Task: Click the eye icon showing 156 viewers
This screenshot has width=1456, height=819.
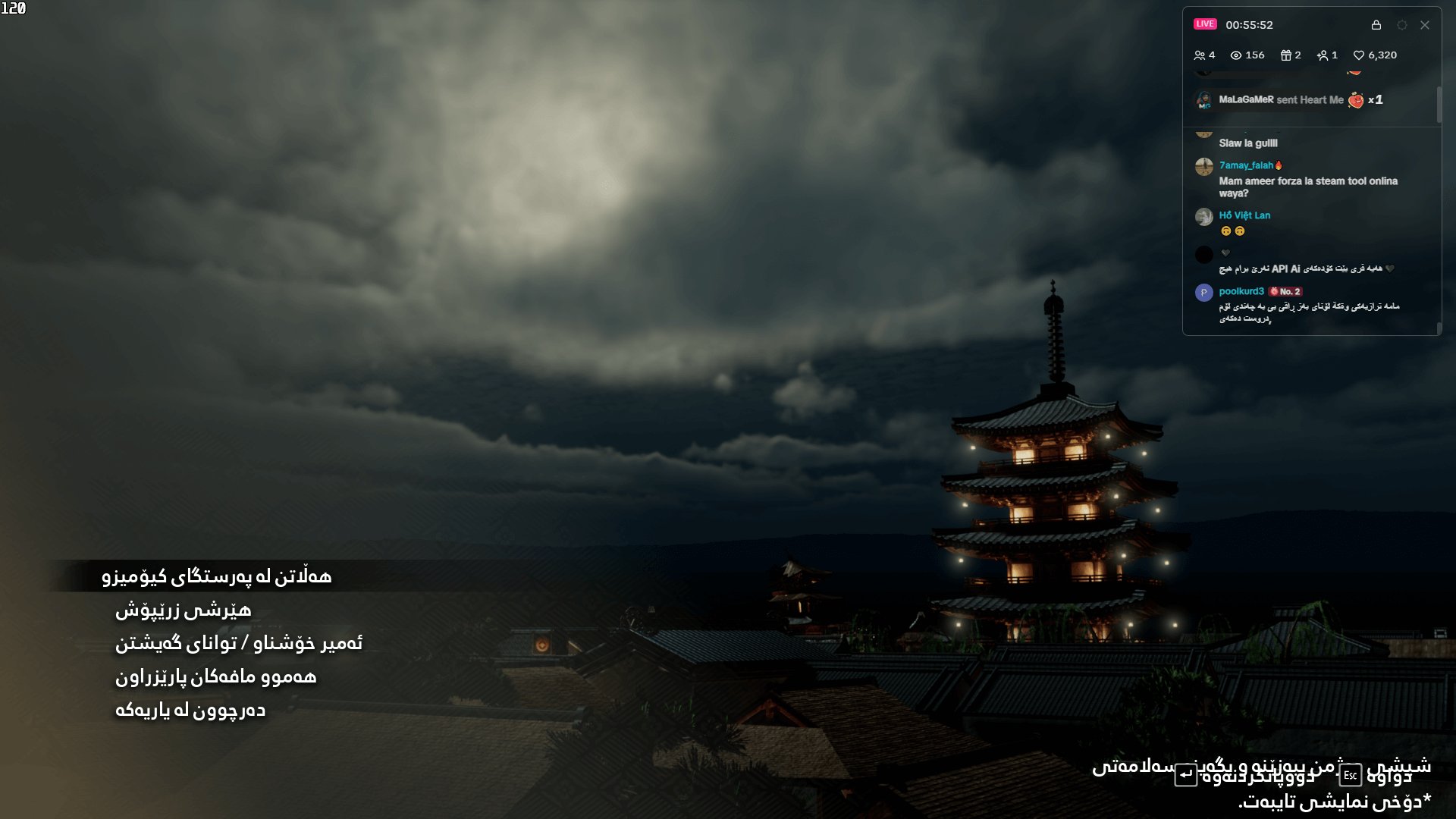Action: point(1236,55)
